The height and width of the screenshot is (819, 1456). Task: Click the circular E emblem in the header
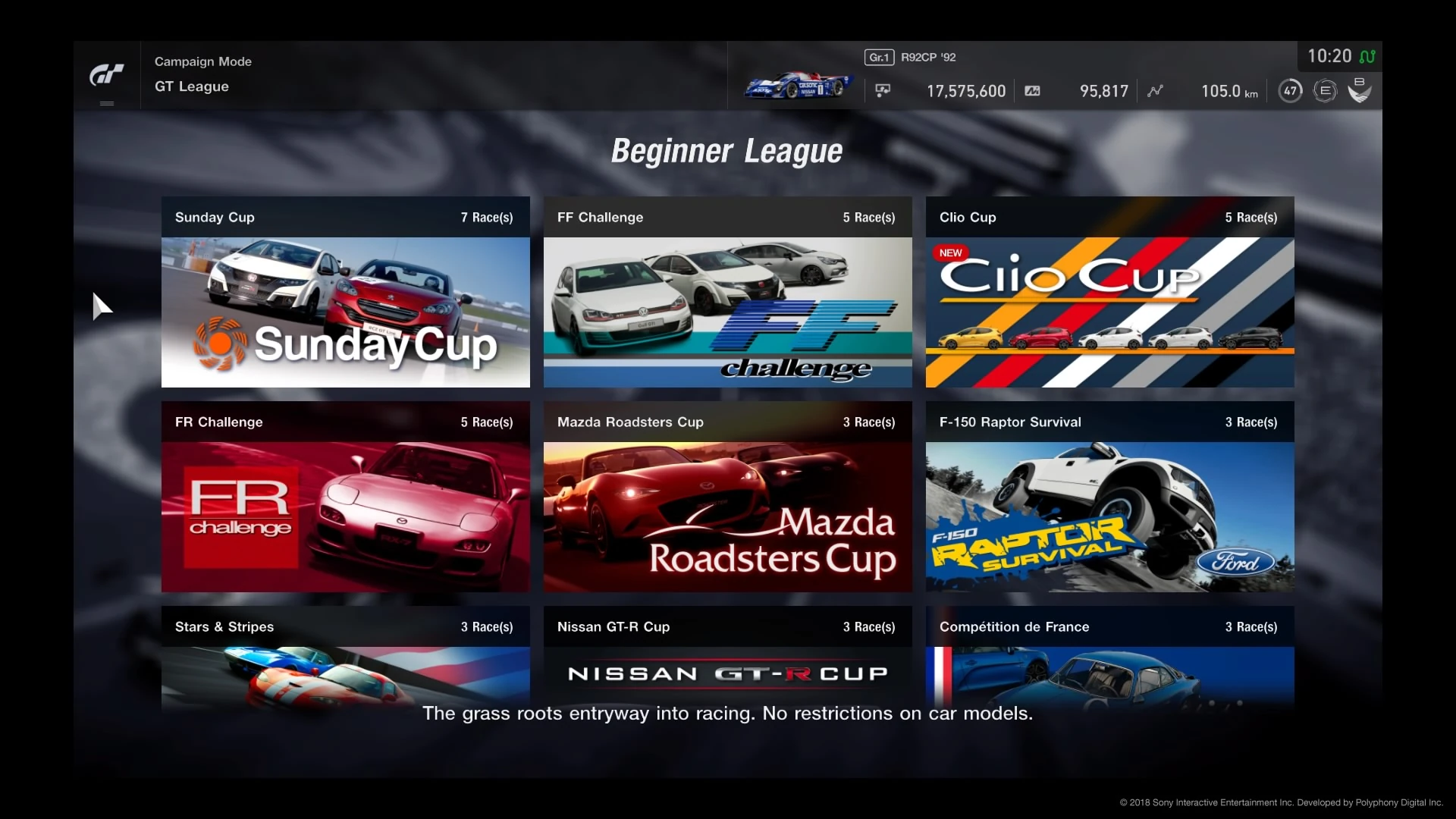[1325, 90]
